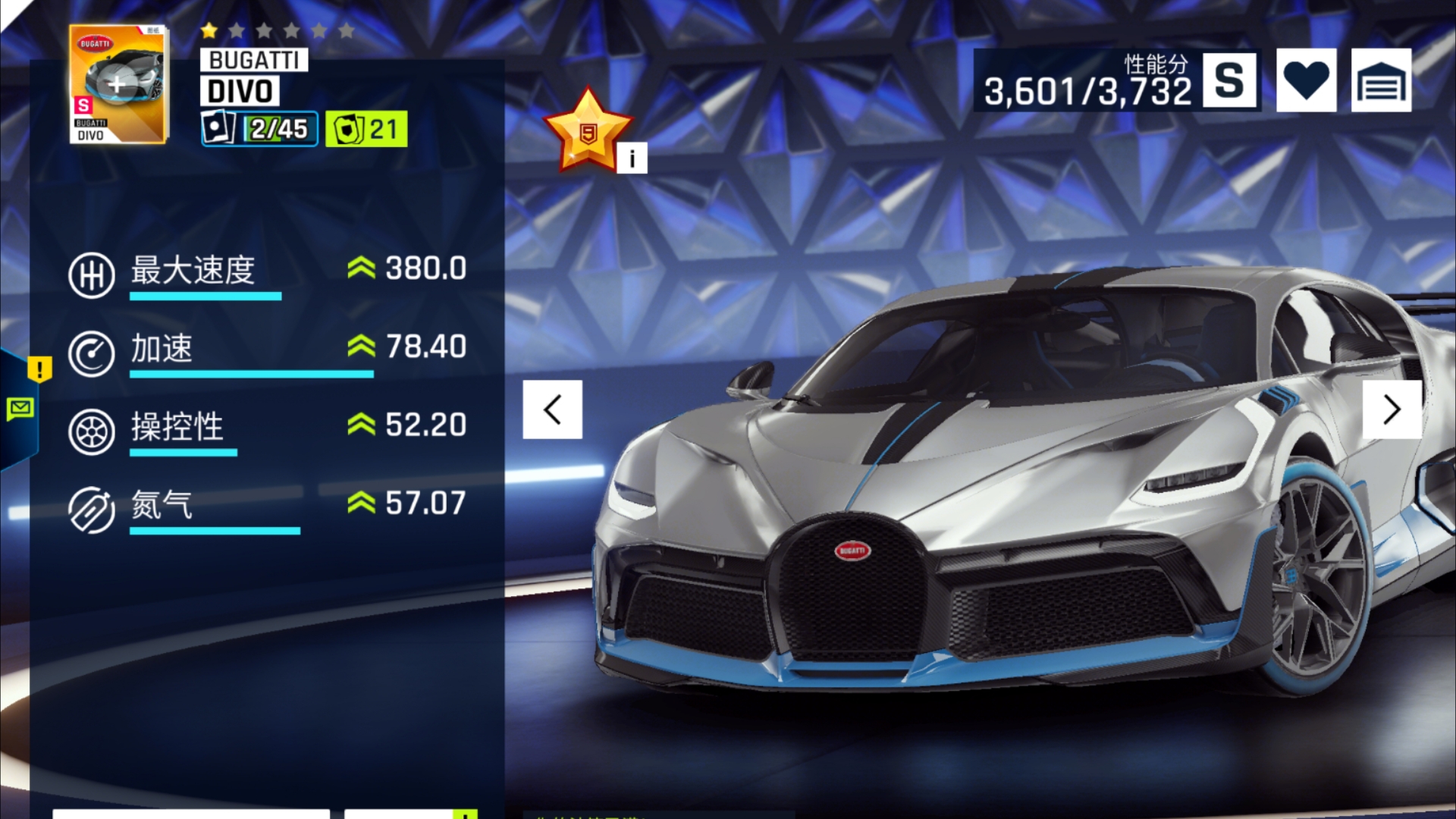
Task: Check the 操控性 handling stat
Action: (x=267, y=427)
